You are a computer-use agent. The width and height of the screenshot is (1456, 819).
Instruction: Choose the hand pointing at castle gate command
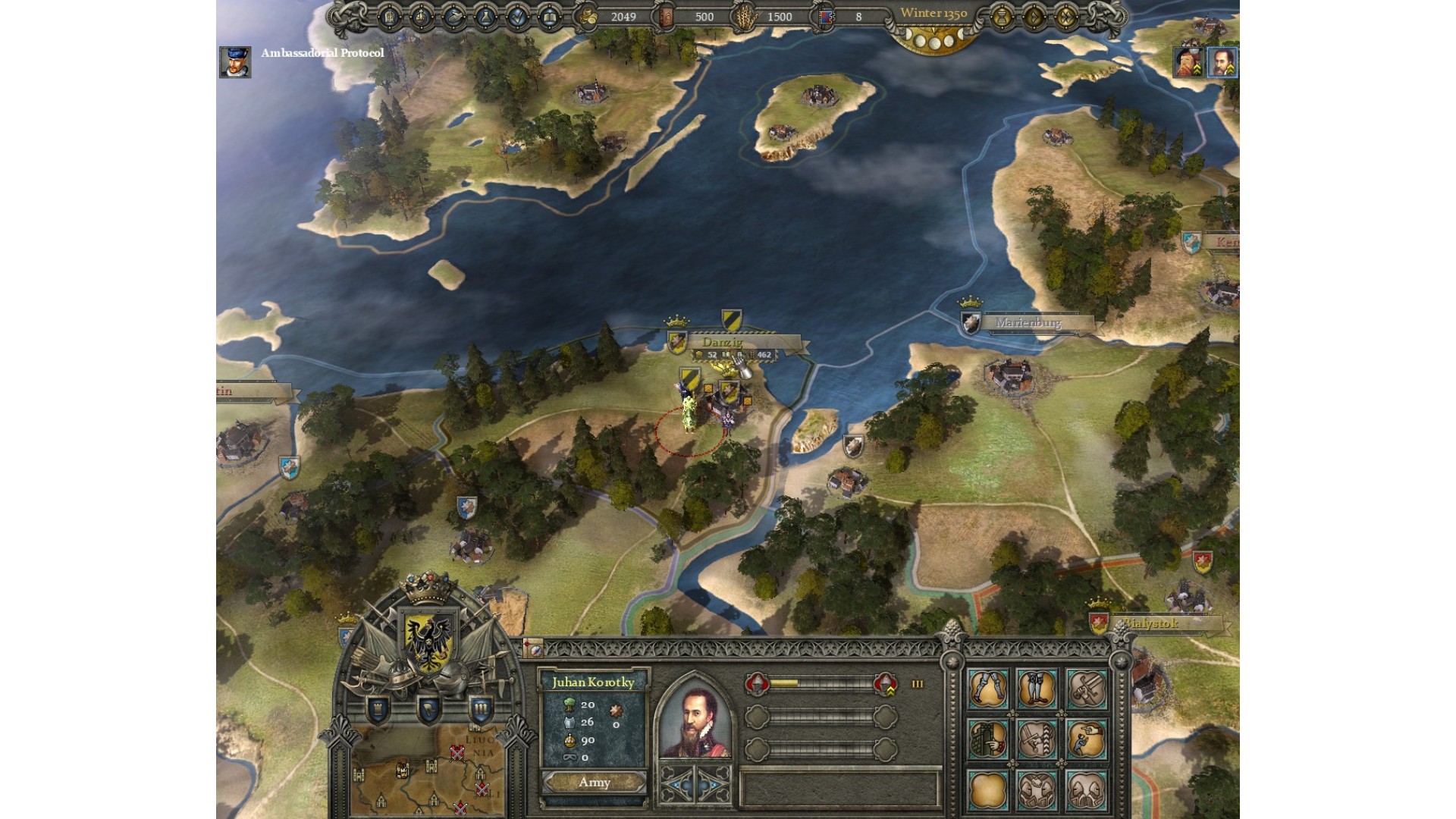(987, 739)
